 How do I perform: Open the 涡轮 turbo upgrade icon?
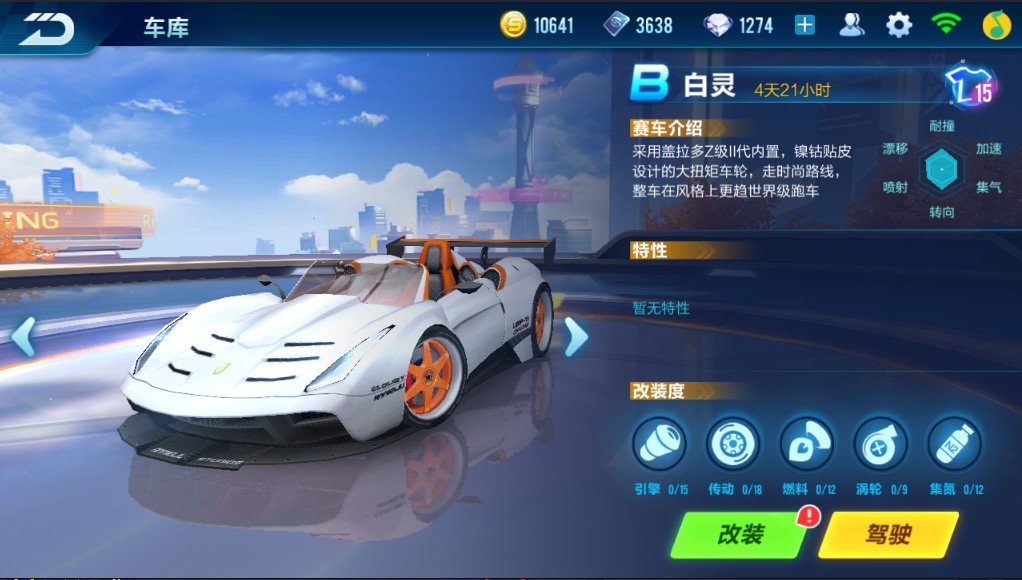click(881, 443)
